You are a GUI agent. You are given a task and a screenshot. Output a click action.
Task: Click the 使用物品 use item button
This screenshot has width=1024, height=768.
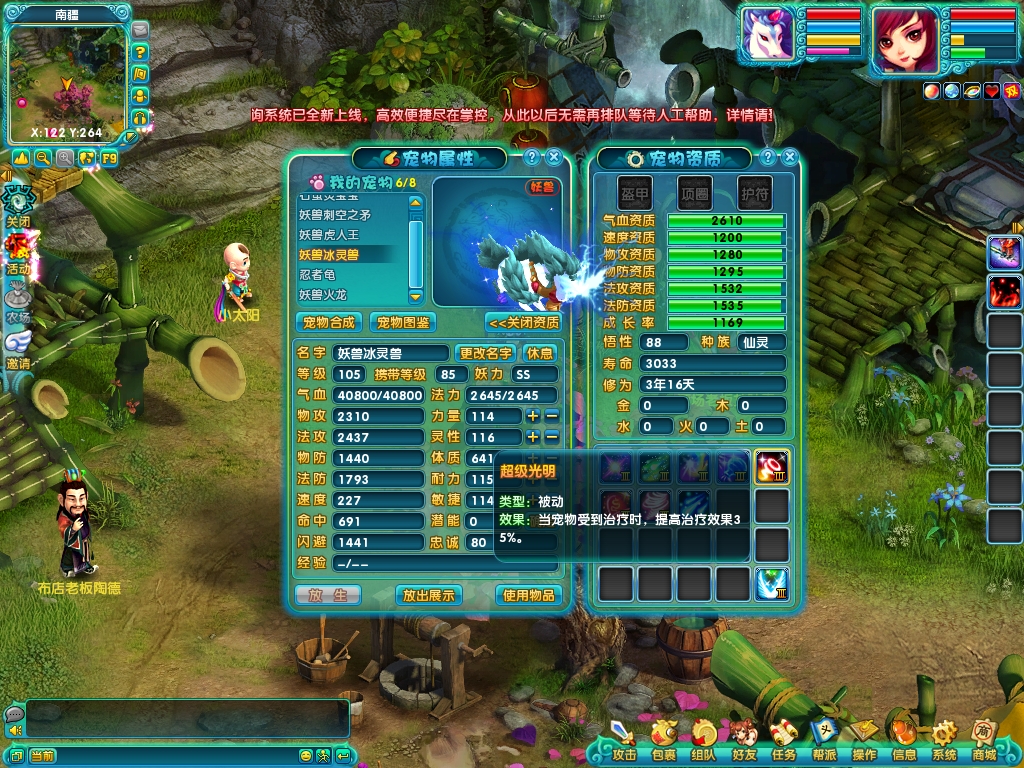point(529,595)
